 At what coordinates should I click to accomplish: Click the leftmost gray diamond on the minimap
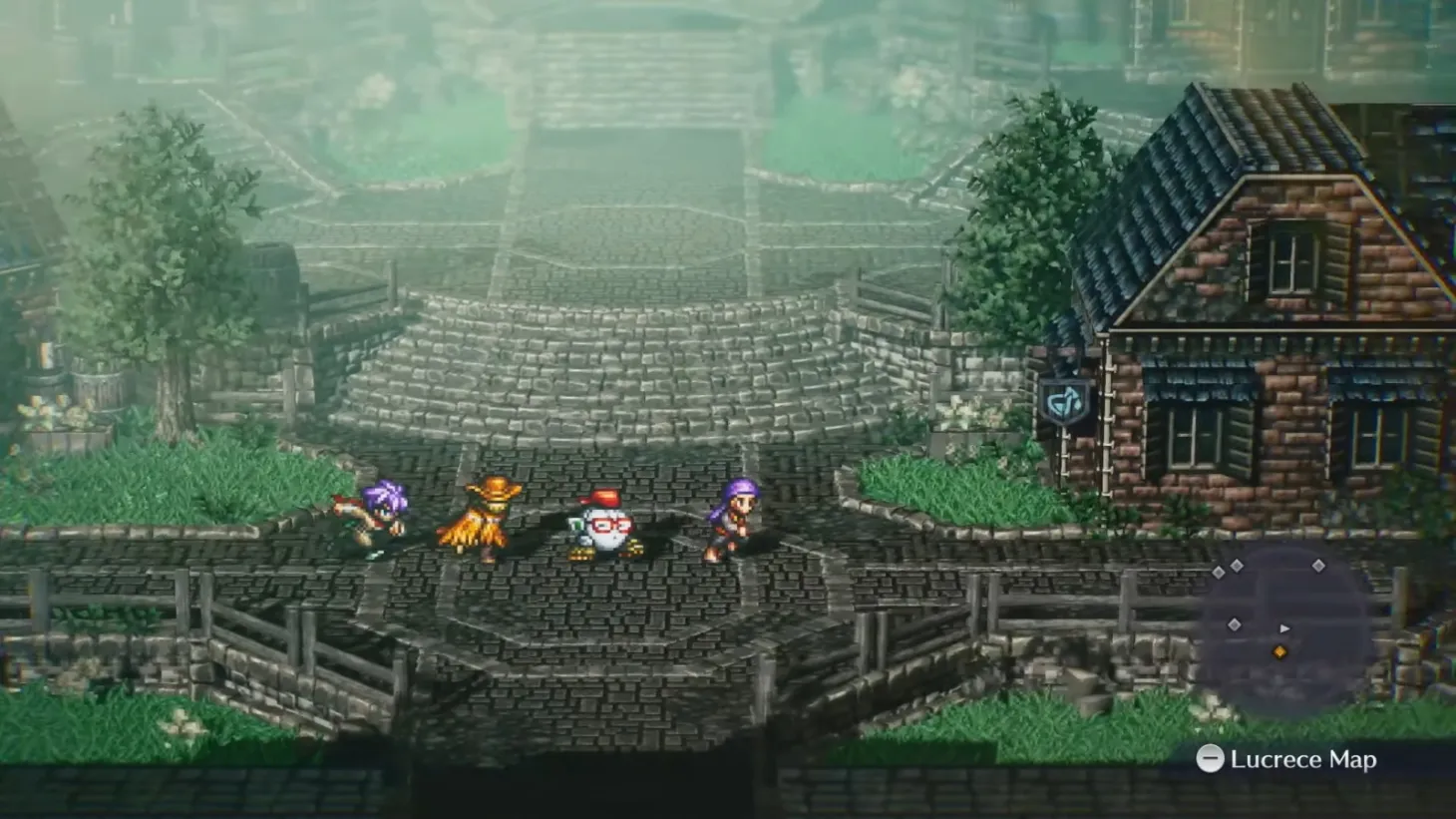(x=1218, y=573)
